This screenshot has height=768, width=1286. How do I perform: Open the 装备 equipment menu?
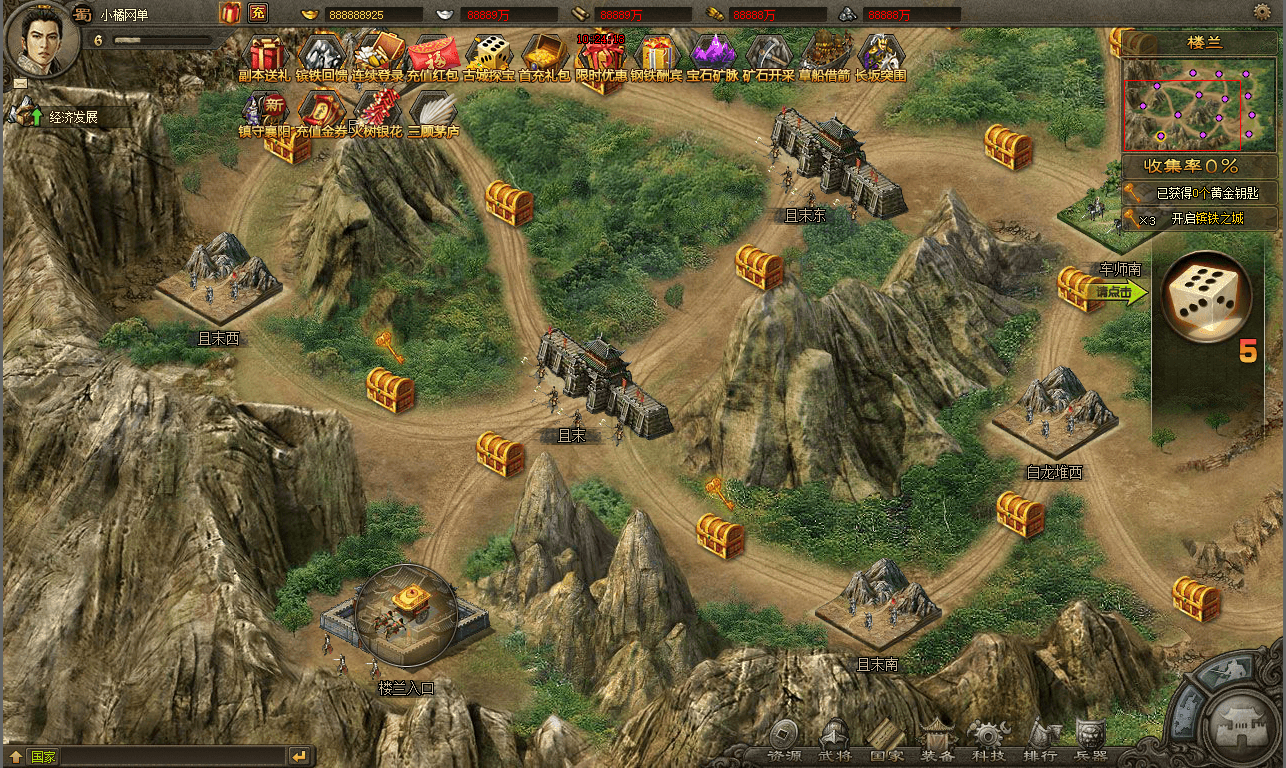coord(937,739)
